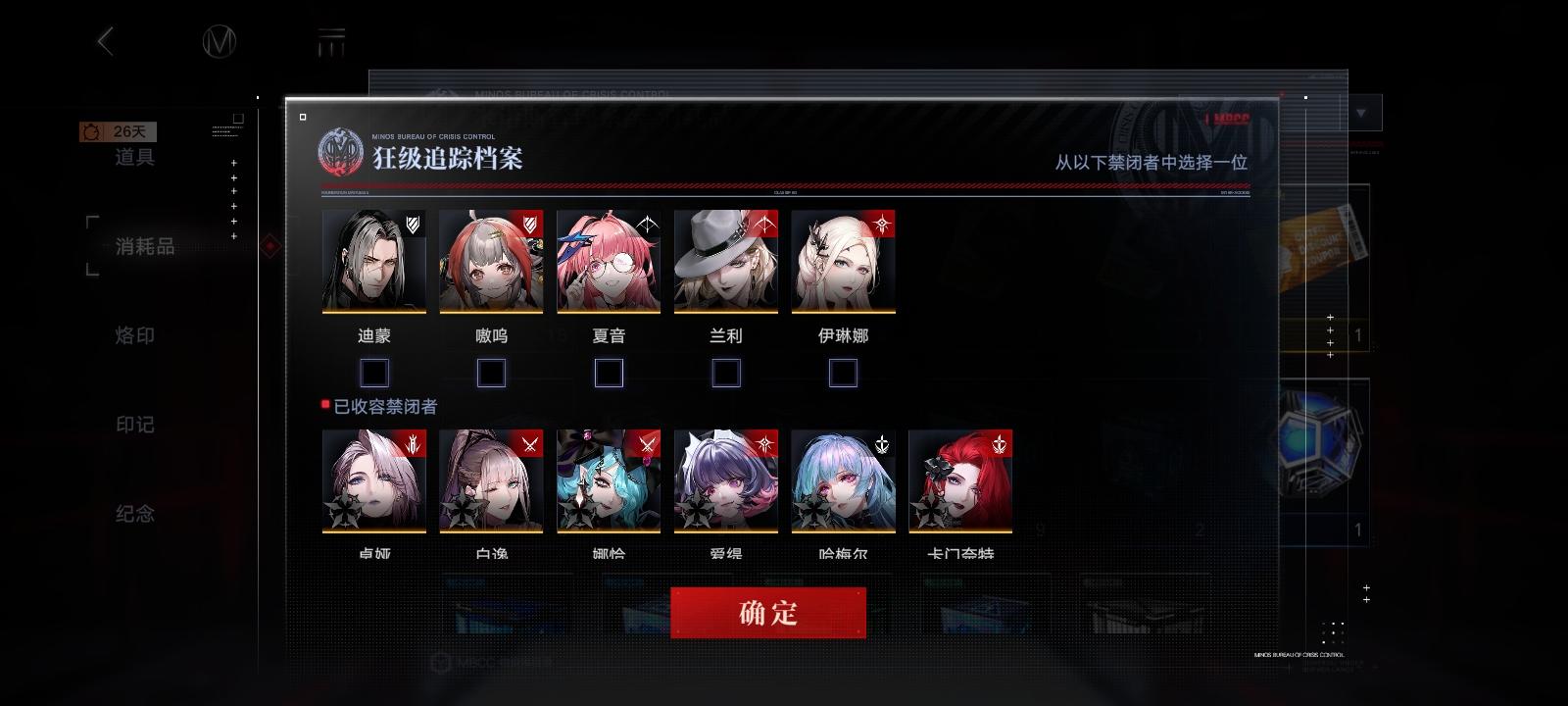Select 迪蒙's portrait in the tracking archive

click(373, 260)
